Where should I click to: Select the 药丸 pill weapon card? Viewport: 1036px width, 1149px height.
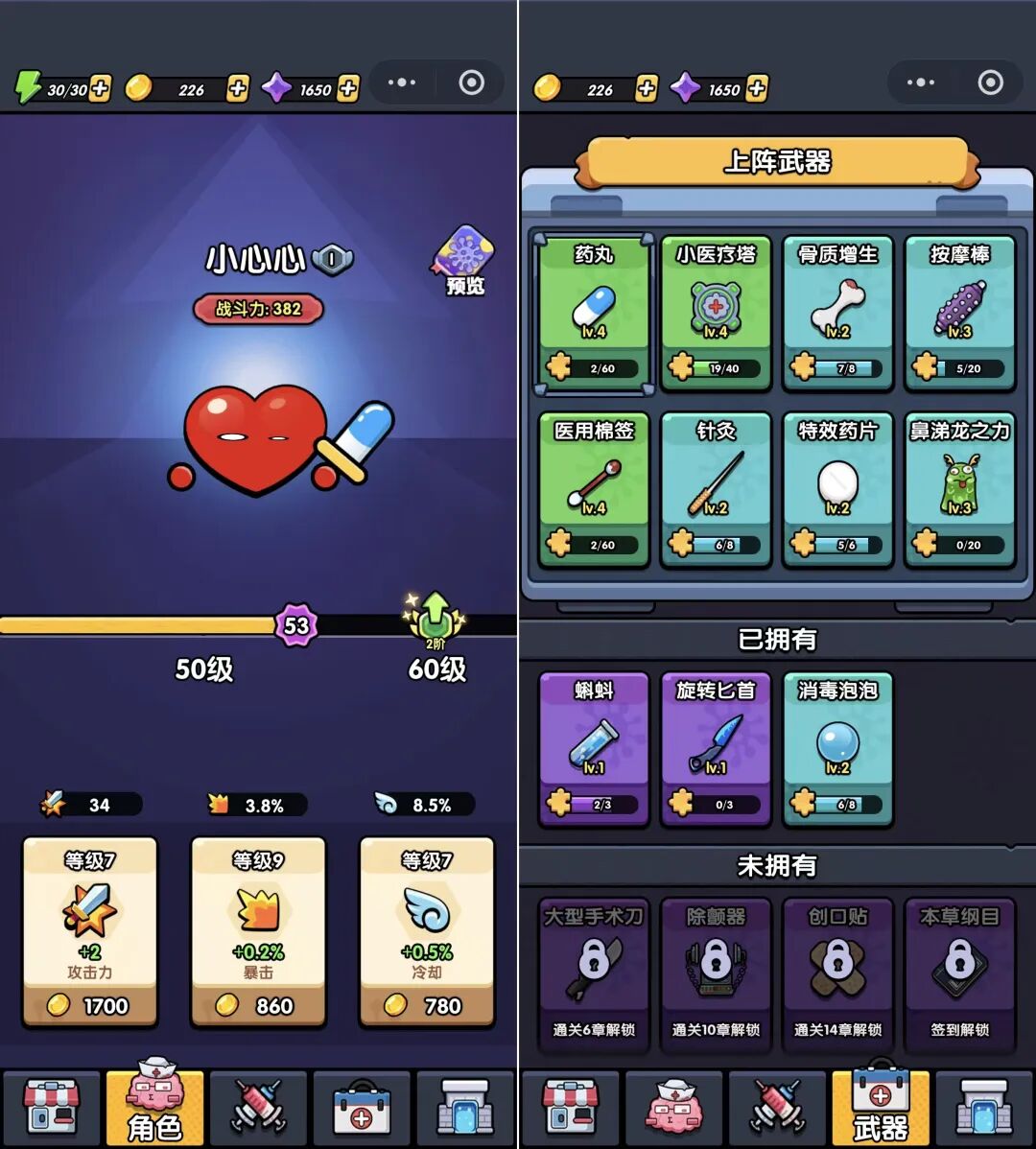tap(594, 314)
